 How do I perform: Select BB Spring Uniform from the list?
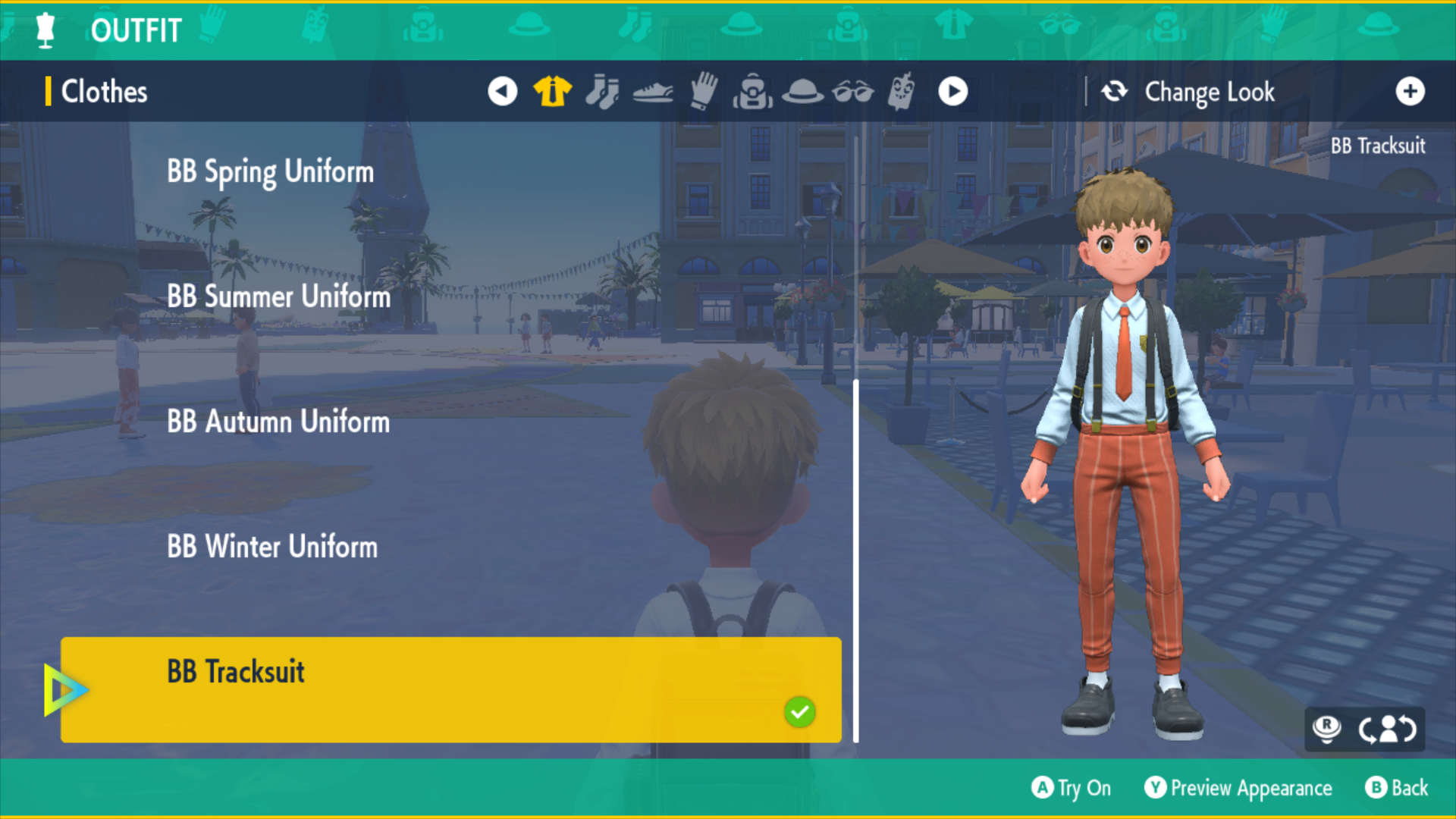[x=270, y=172]
